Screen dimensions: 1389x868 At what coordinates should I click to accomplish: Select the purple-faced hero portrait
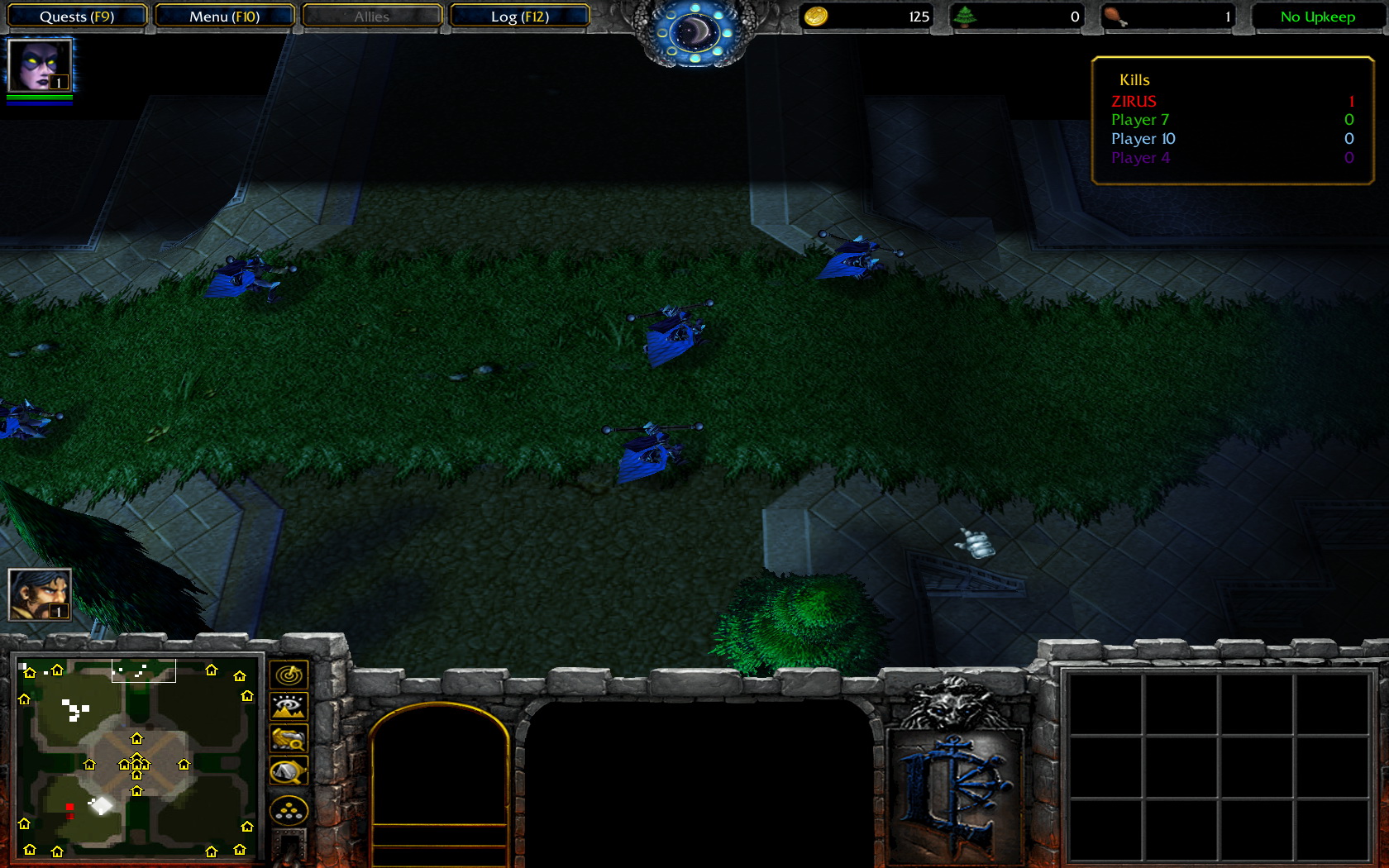pyautogui.click(x=39, y=65)
